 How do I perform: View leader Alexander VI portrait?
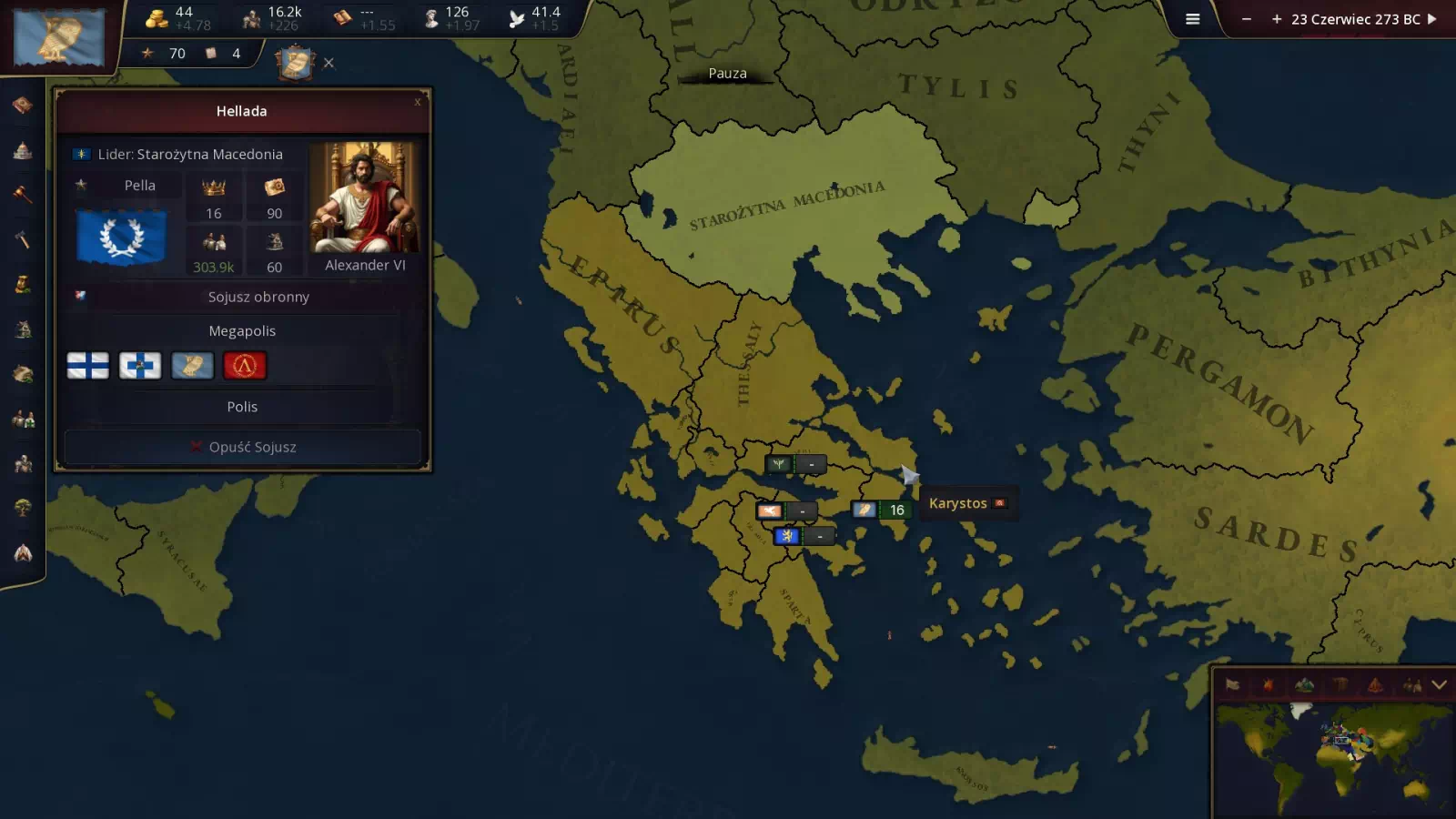tap(364, 197)
